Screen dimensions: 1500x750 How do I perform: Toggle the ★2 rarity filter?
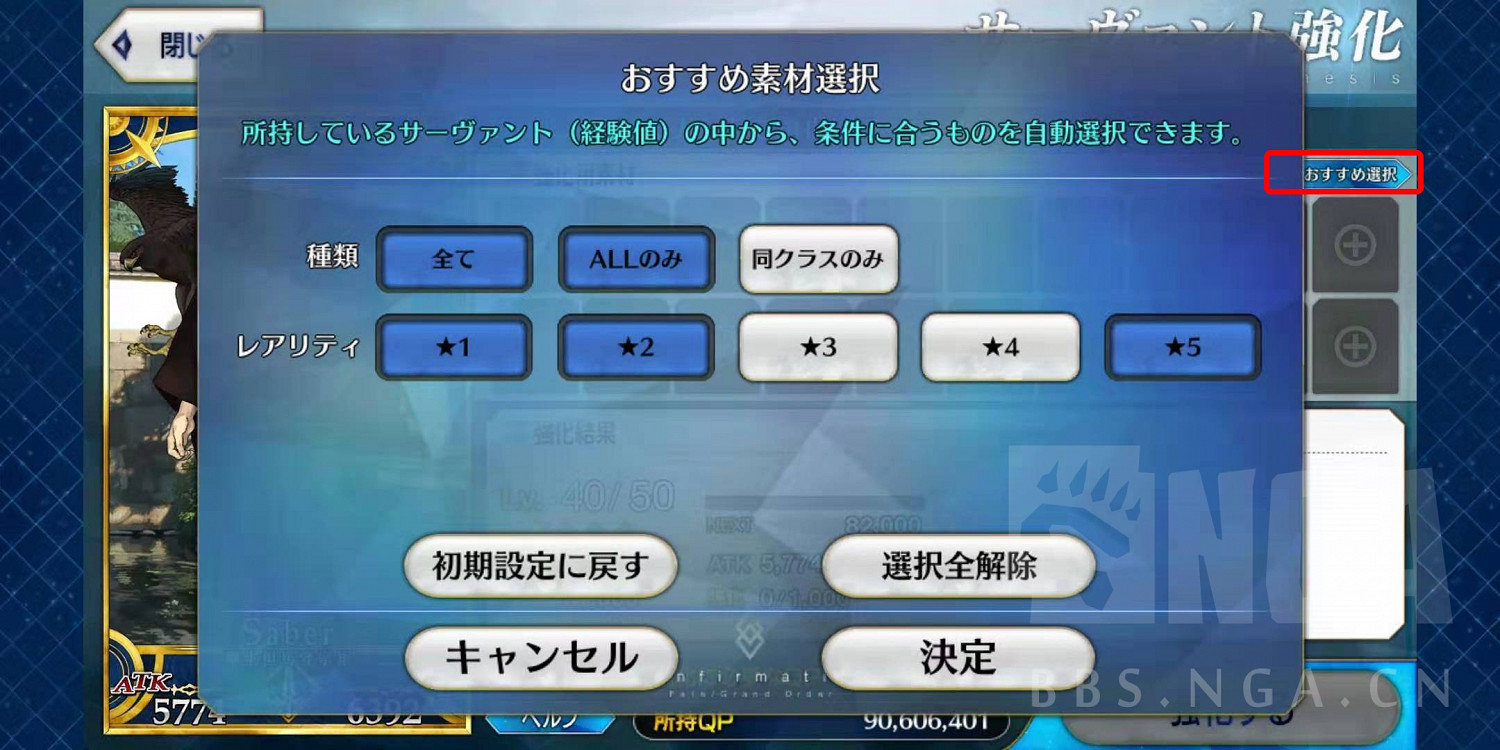636,347
